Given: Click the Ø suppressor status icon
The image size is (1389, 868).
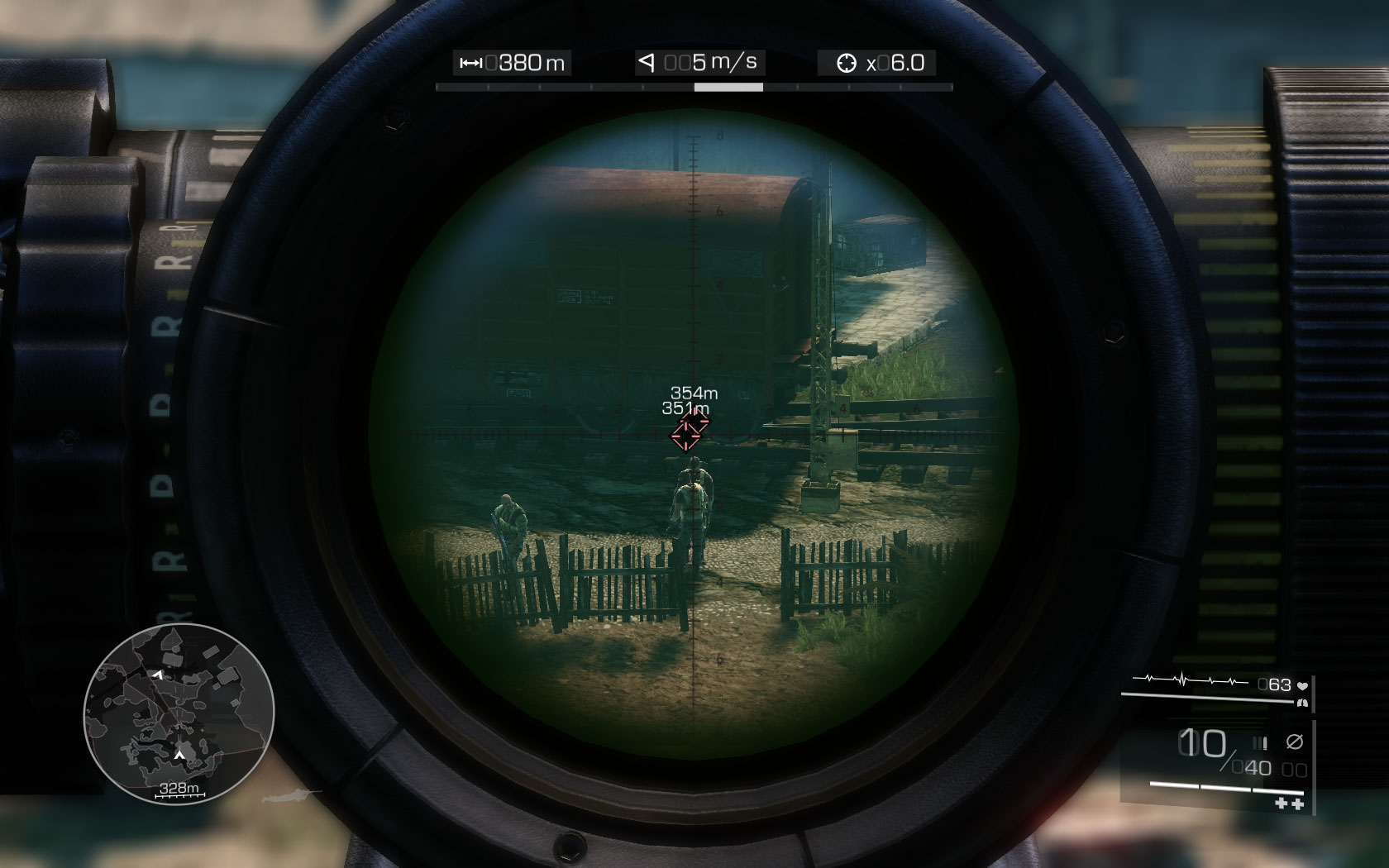Looking at the screenshot, I should coord(1294,742).
